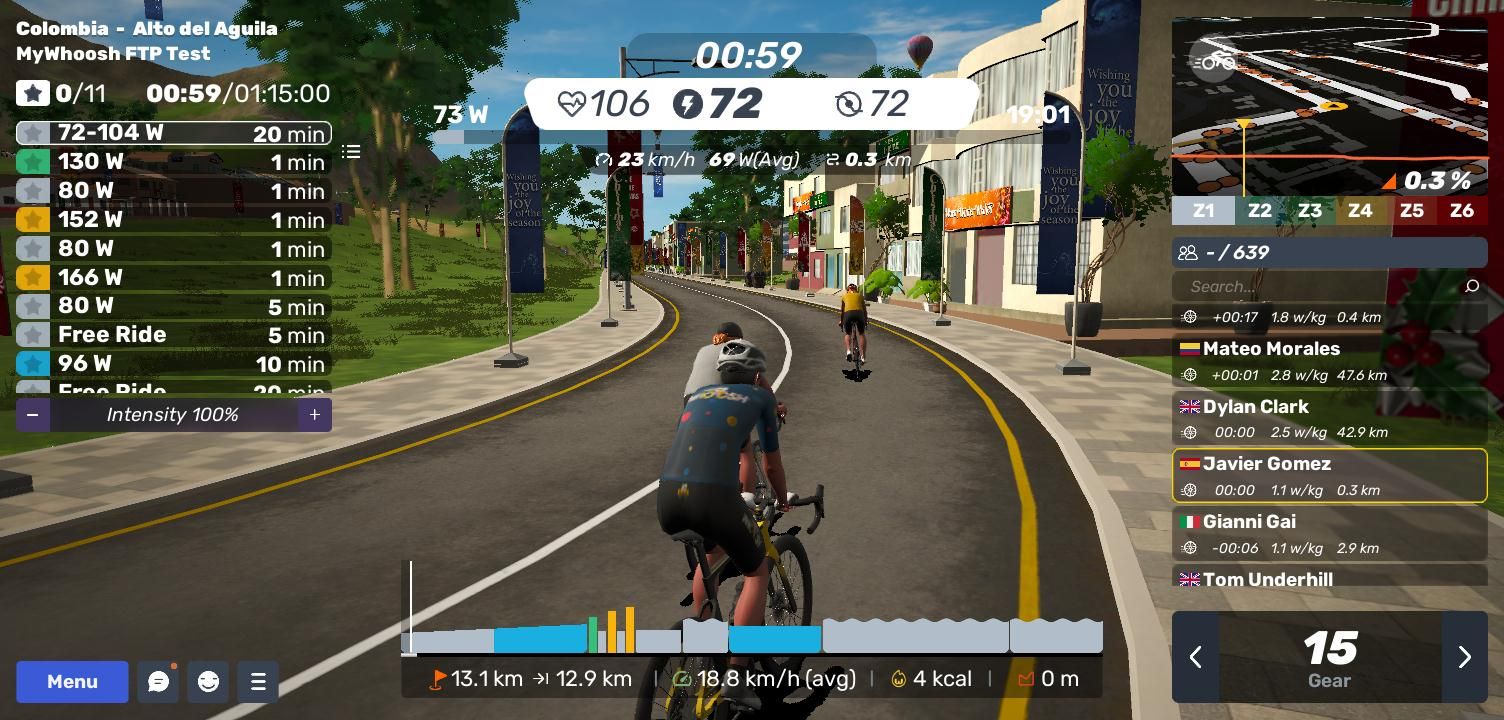Viewport: 1504px width, 720px height.
Task: Open the blue Menu button
Action: coord(72,682)
